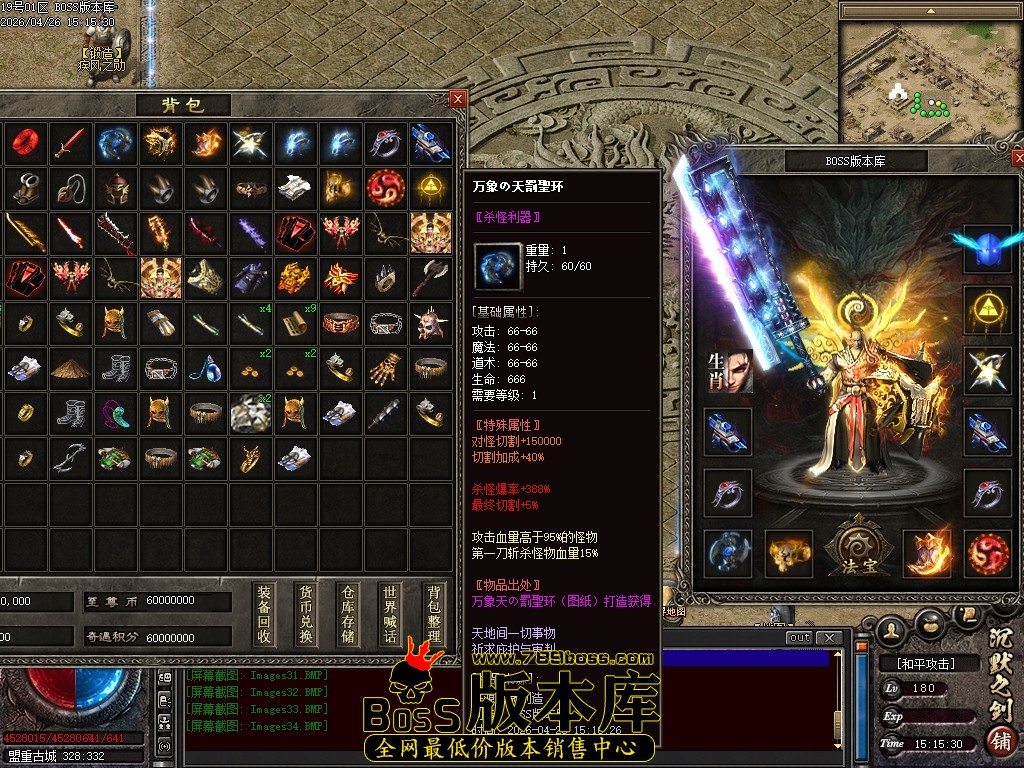The height and width of the screenshot is (768, 1024).
Task: Click the 世界喊话 world shout button
Action: (390, 614)
